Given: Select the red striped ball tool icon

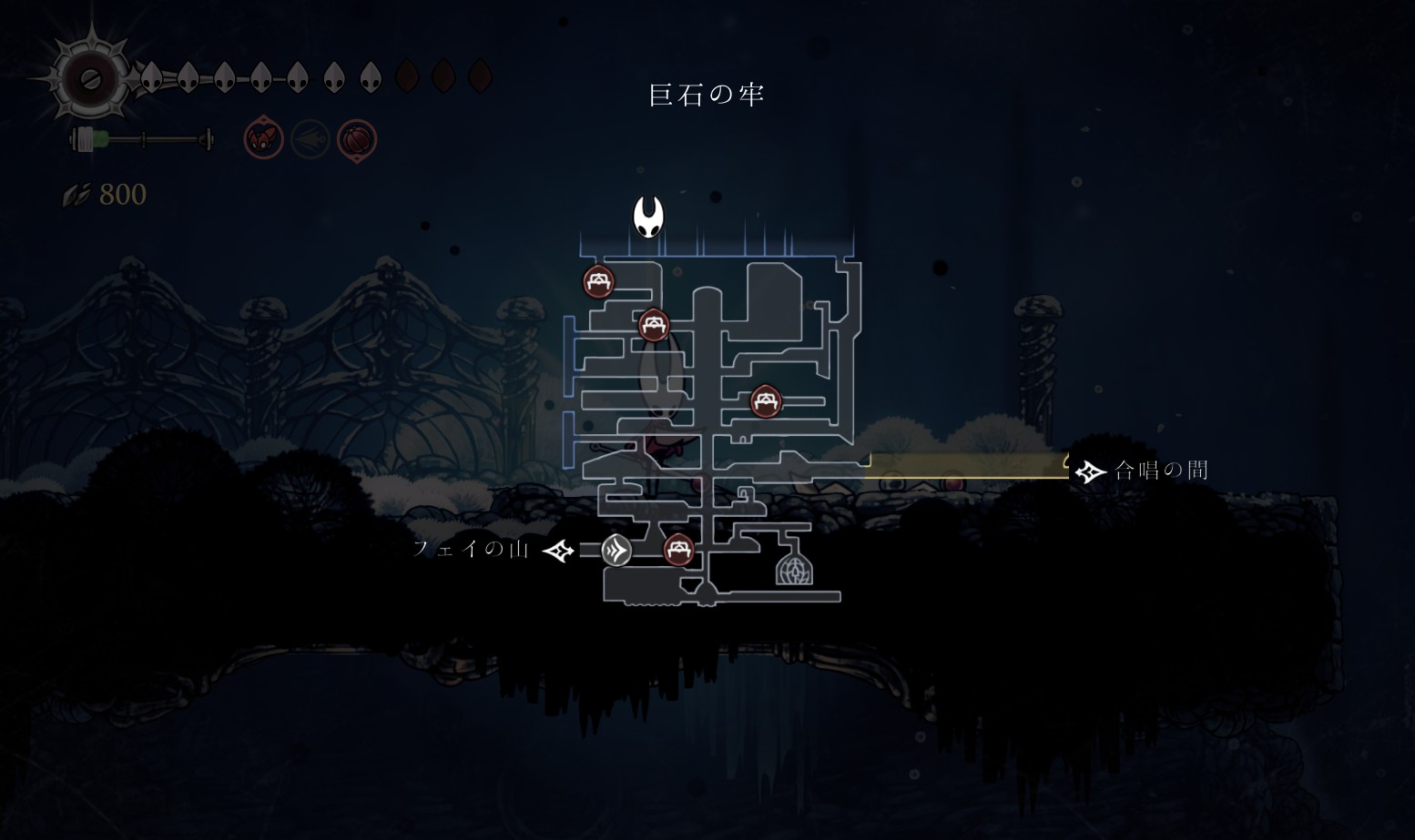Looking at the screenshot, I should tap(357, 140).
